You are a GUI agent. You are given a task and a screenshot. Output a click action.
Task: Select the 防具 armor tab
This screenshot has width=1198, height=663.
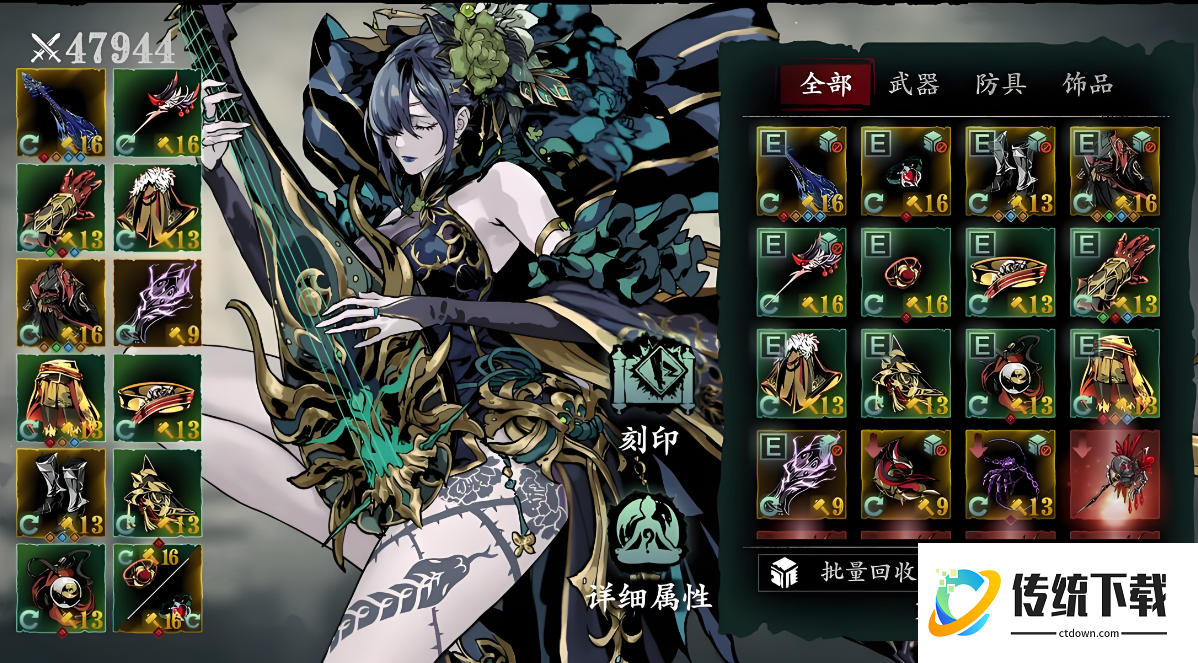click(x=1001, y=84)
